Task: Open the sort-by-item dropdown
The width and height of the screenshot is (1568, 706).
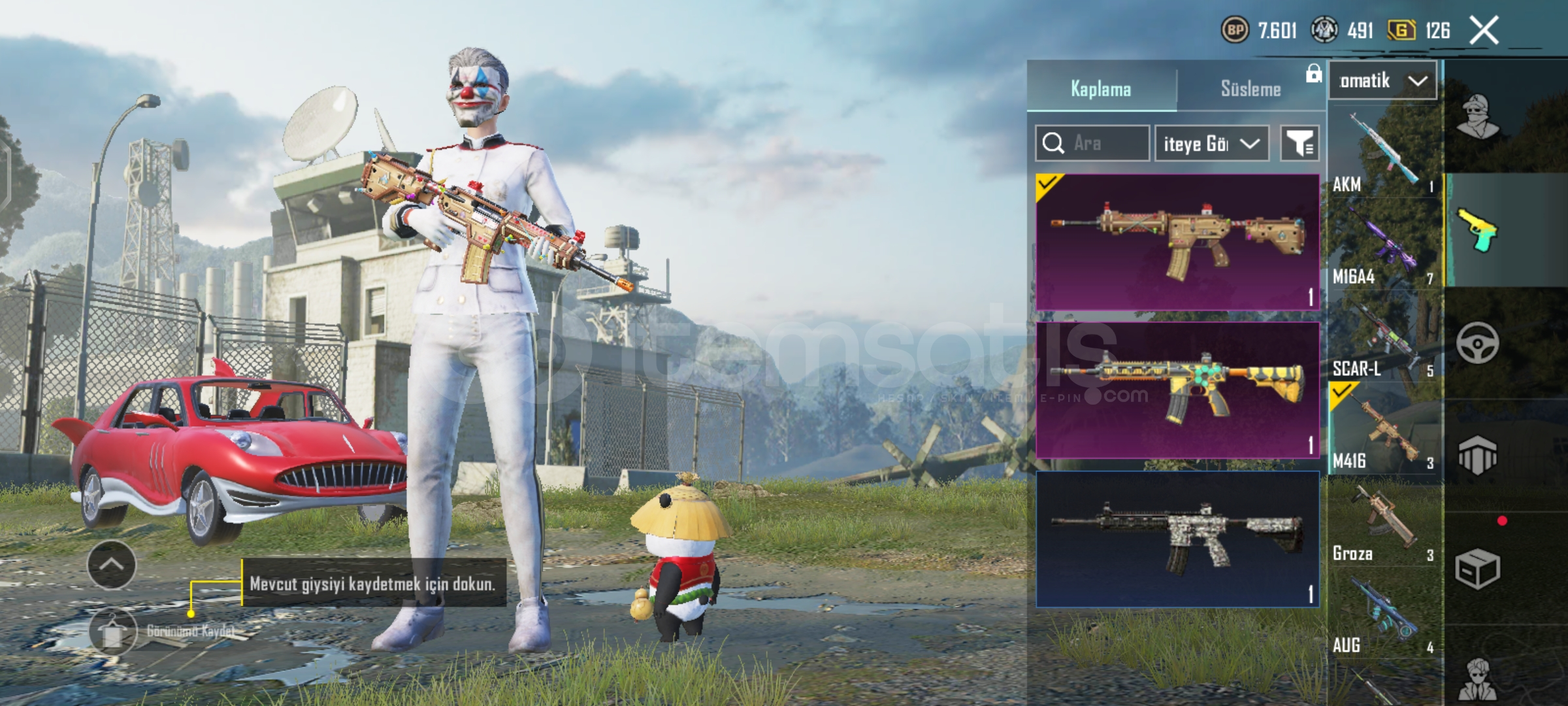Action: [1211, 143]
